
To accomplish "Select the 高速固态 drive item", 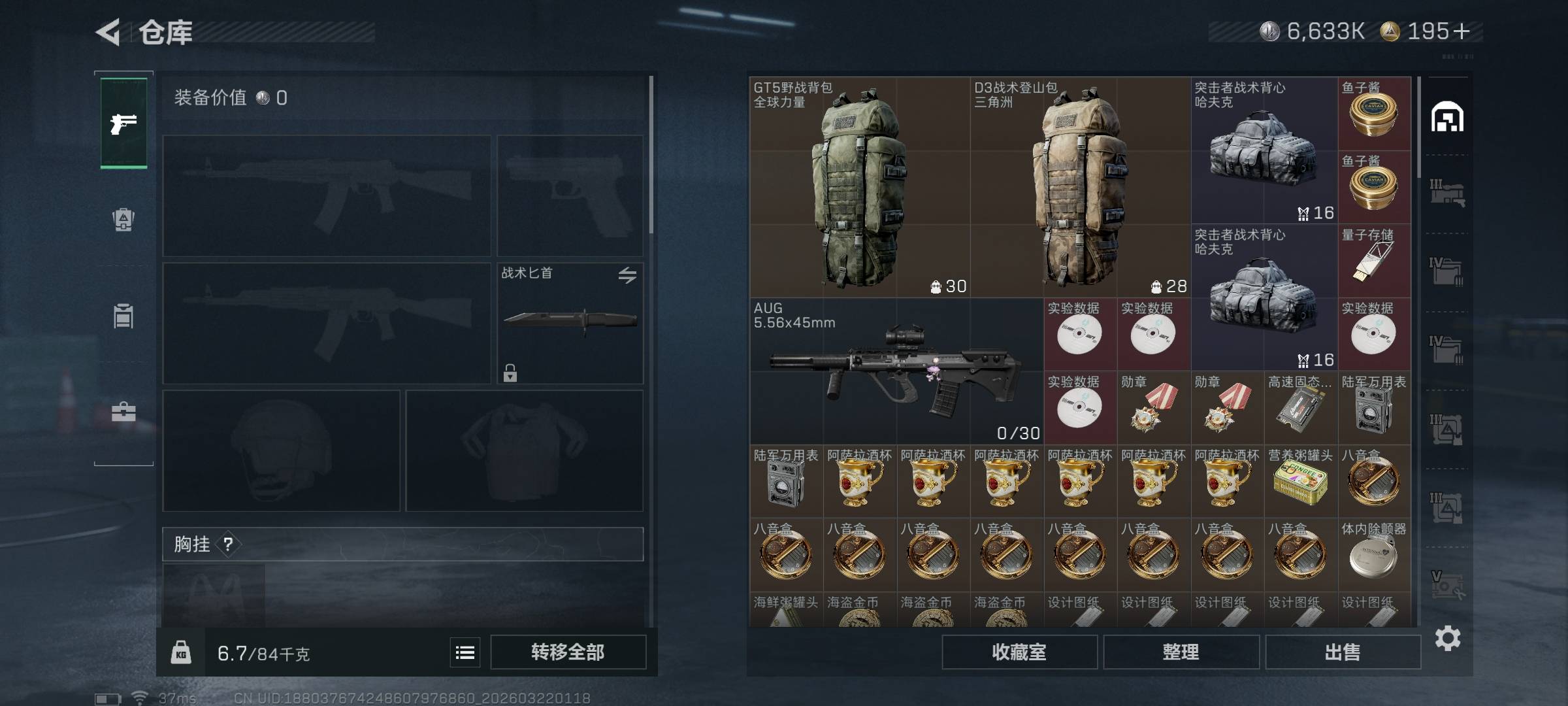I will 1300,409.
